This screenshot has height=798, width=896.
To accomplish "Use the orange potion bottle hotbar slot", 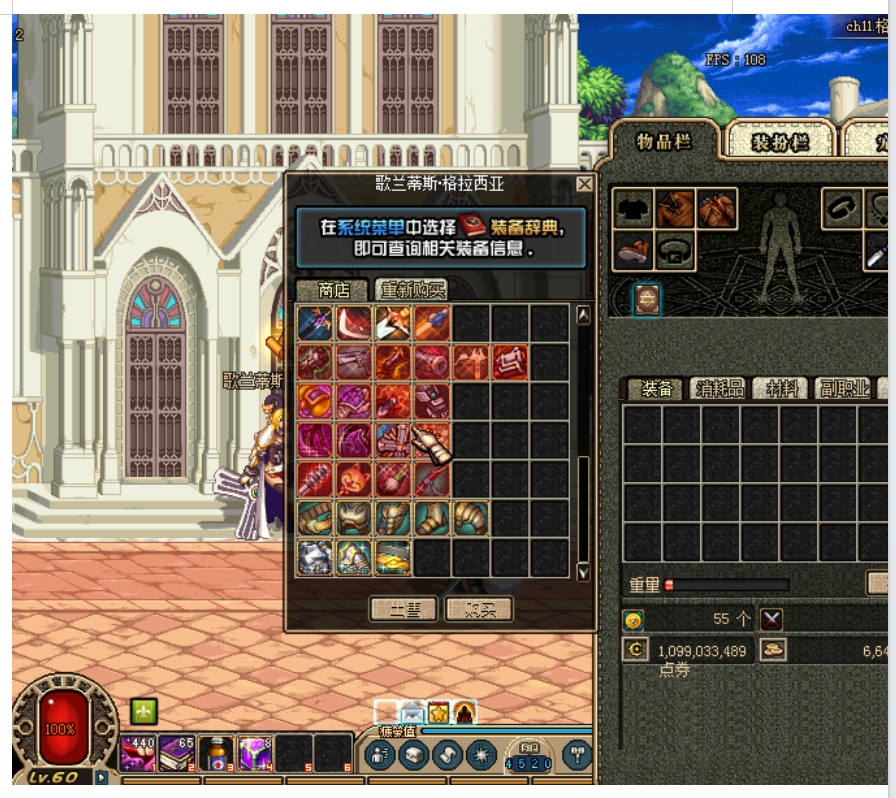I will (x=216, y=753).
